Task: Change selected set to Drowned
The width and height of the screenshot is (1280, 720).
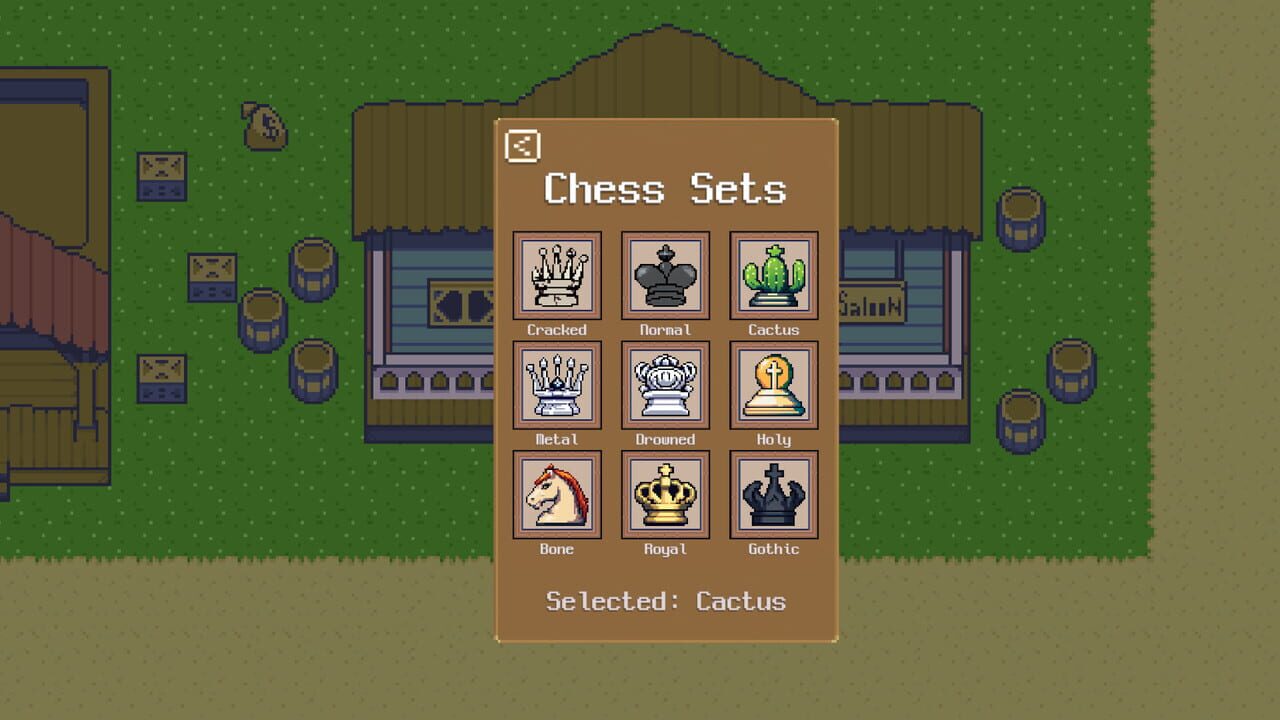Action: coord(665,385)
